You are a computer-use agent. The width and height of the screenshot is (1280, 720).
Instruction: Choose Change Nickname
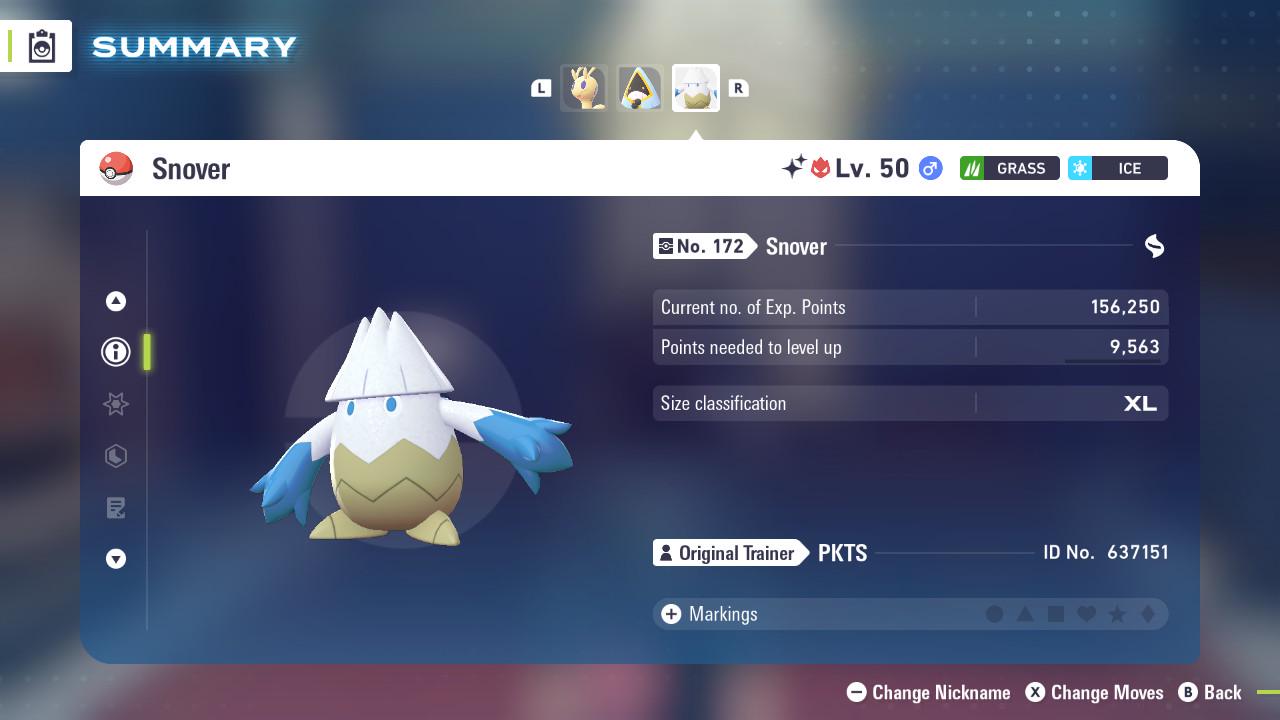point(927,692)
